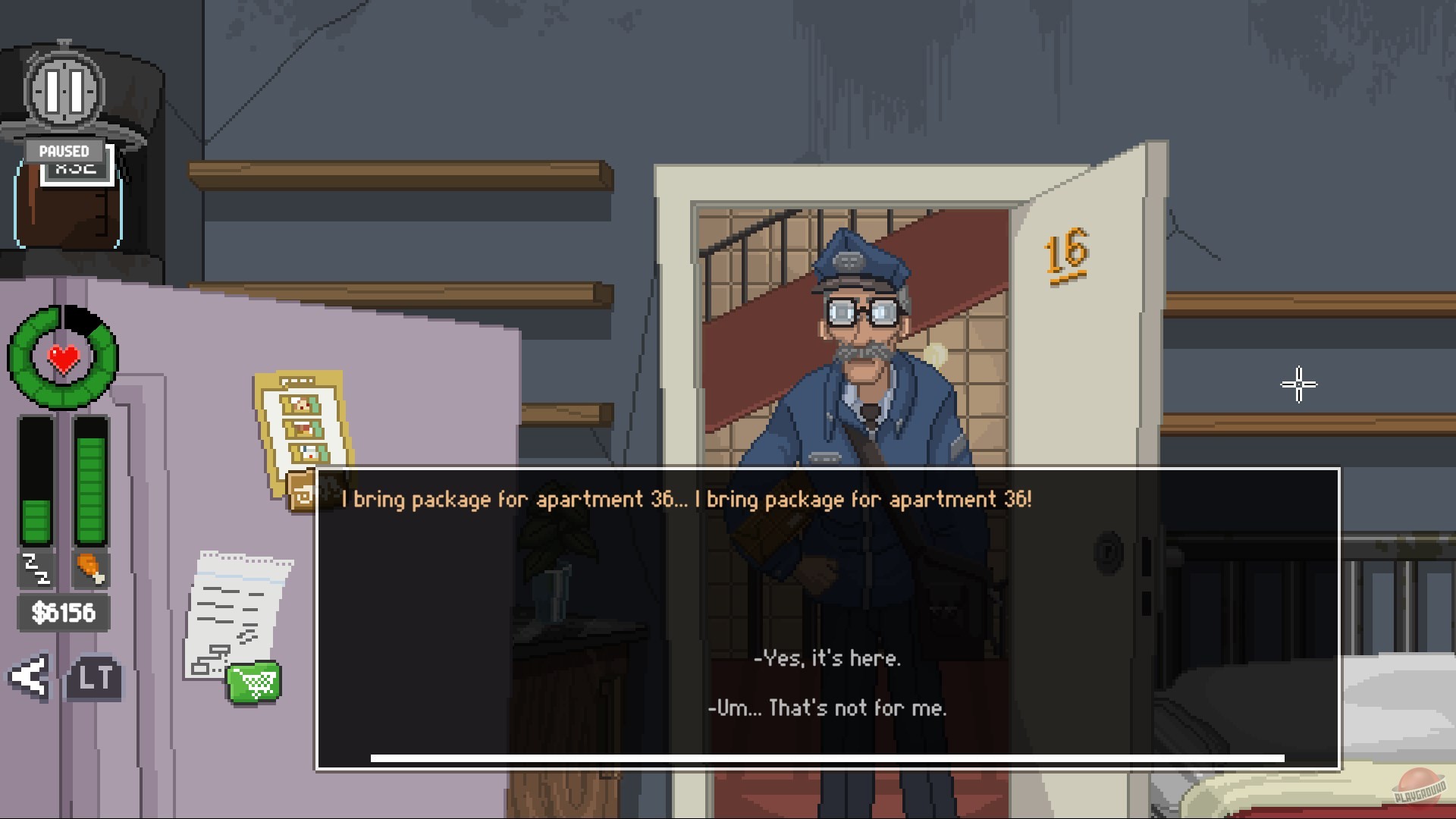Click the heart health ring icon
The height and width of the screenshot is (819, 1456).
tap(62, 355)
